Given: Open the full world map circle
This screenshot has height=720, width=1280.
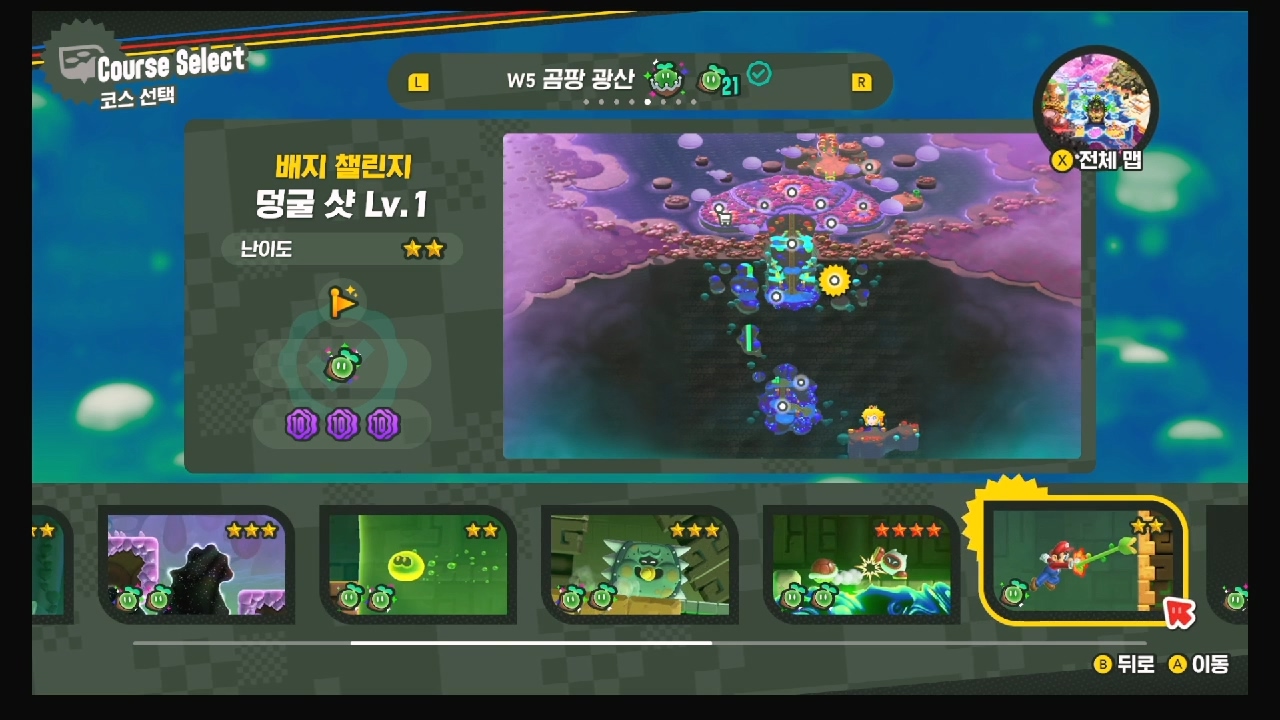Looking at the screenshot, I should coord(1095,105).
